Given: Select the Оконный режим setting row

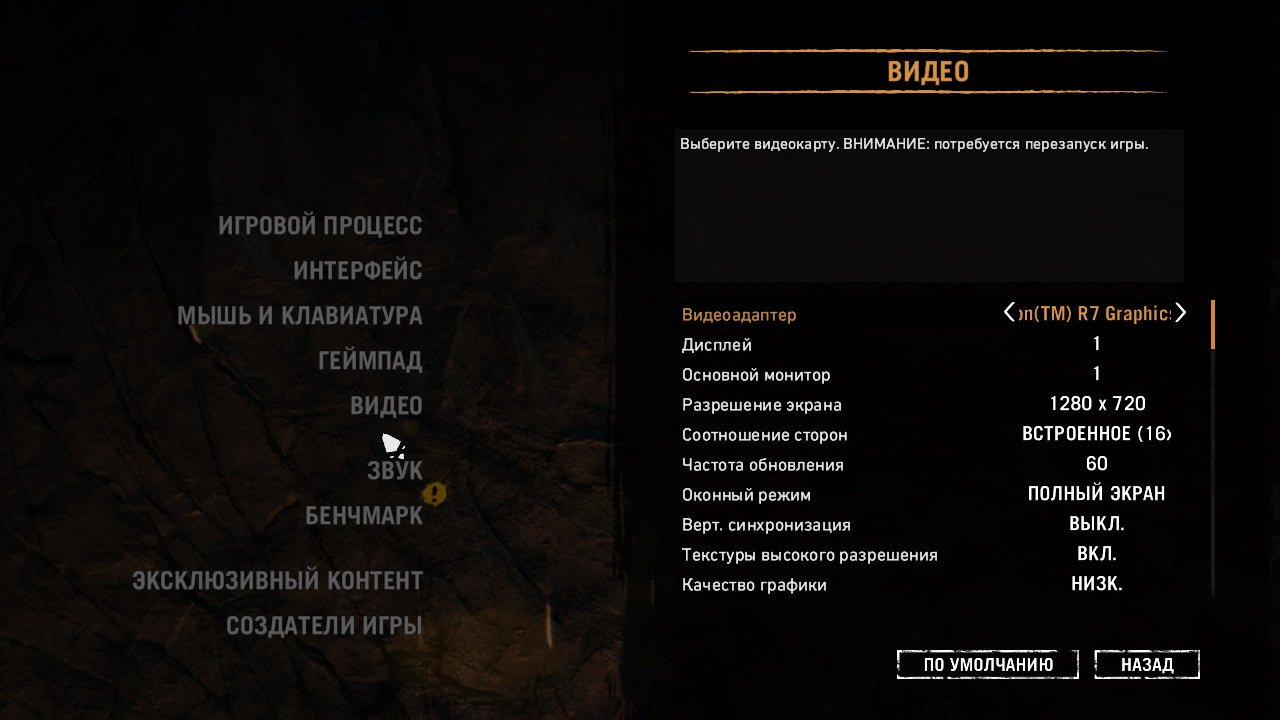Looking at the screenshot, I should coord(746,495).
